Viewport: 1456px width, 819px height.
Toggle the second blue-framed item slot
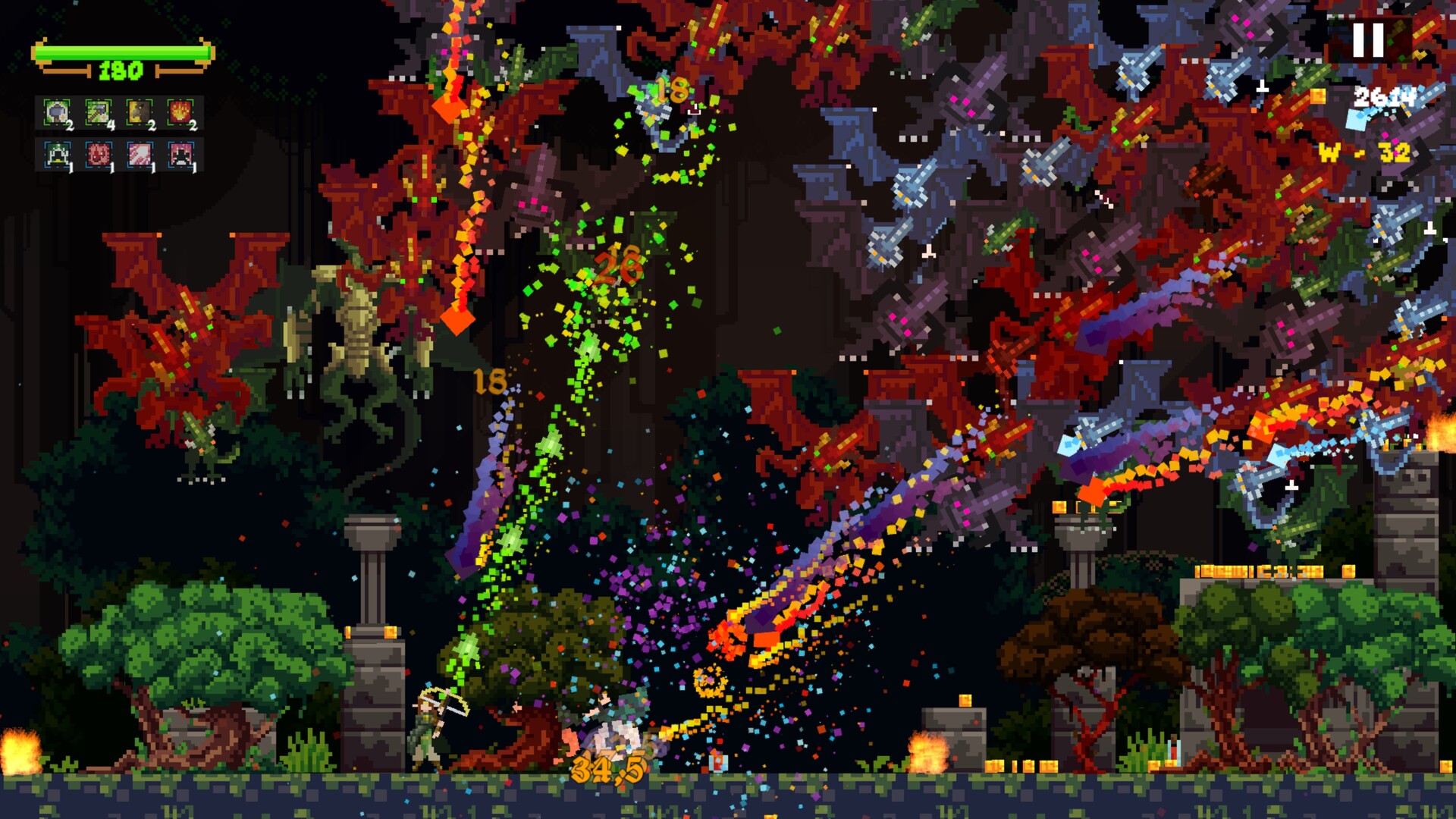98,153
